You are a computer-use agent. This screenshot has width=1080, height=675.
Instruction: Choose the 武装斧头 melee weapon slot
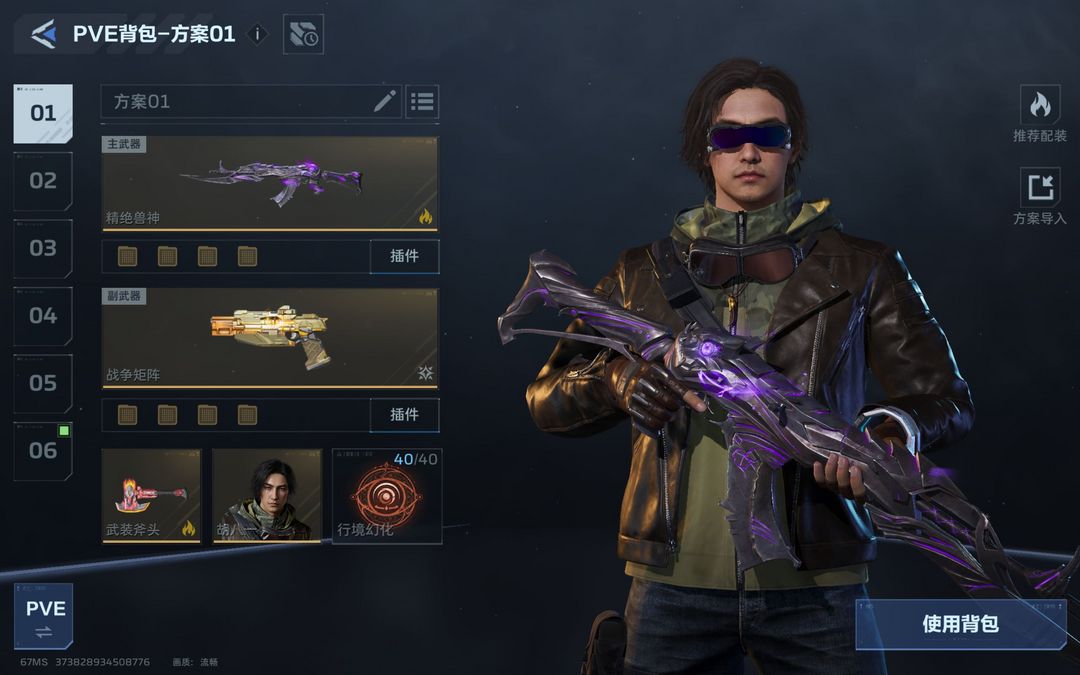click(151, 495)
